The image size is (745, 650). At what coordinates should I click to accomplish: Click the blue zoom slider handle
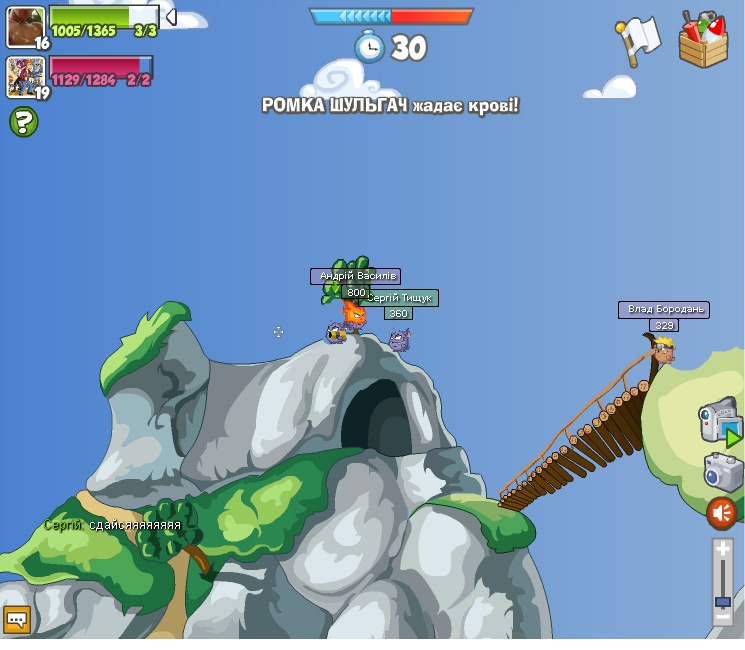[x=722, y=601]
